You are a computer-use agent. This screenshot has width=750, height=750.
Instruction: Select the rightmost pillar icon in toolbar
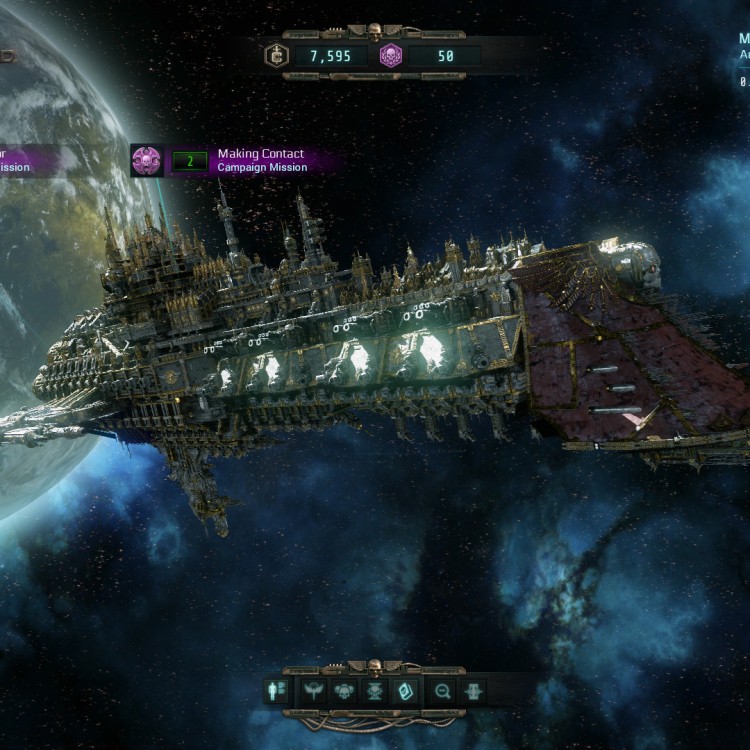(x=474, y=691)
